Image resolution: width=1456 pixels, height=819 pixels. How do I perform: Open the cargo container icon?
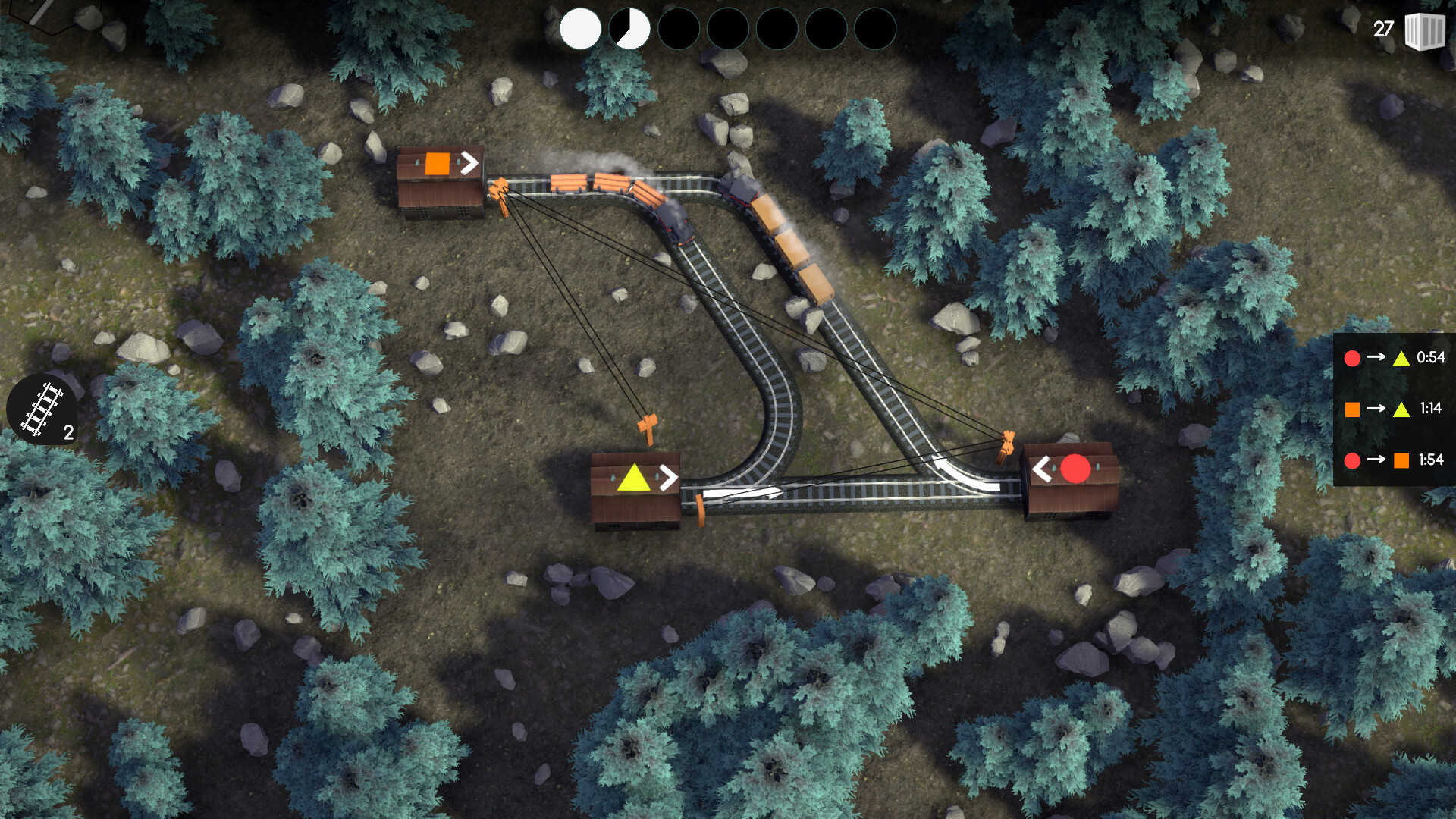click(x=1424, y=31)
